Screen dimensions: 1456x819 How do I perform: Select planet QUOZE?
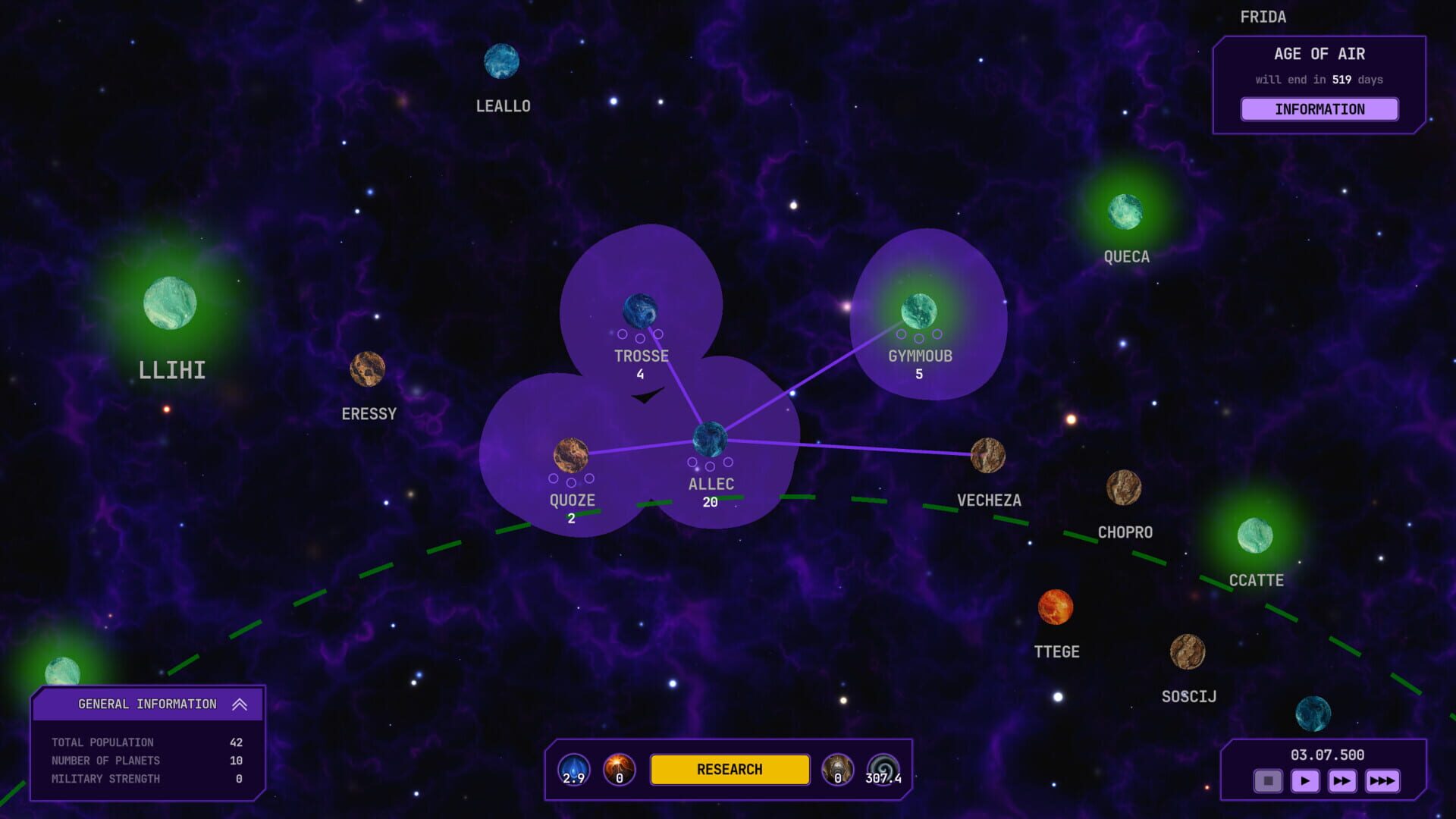[571, 453]
